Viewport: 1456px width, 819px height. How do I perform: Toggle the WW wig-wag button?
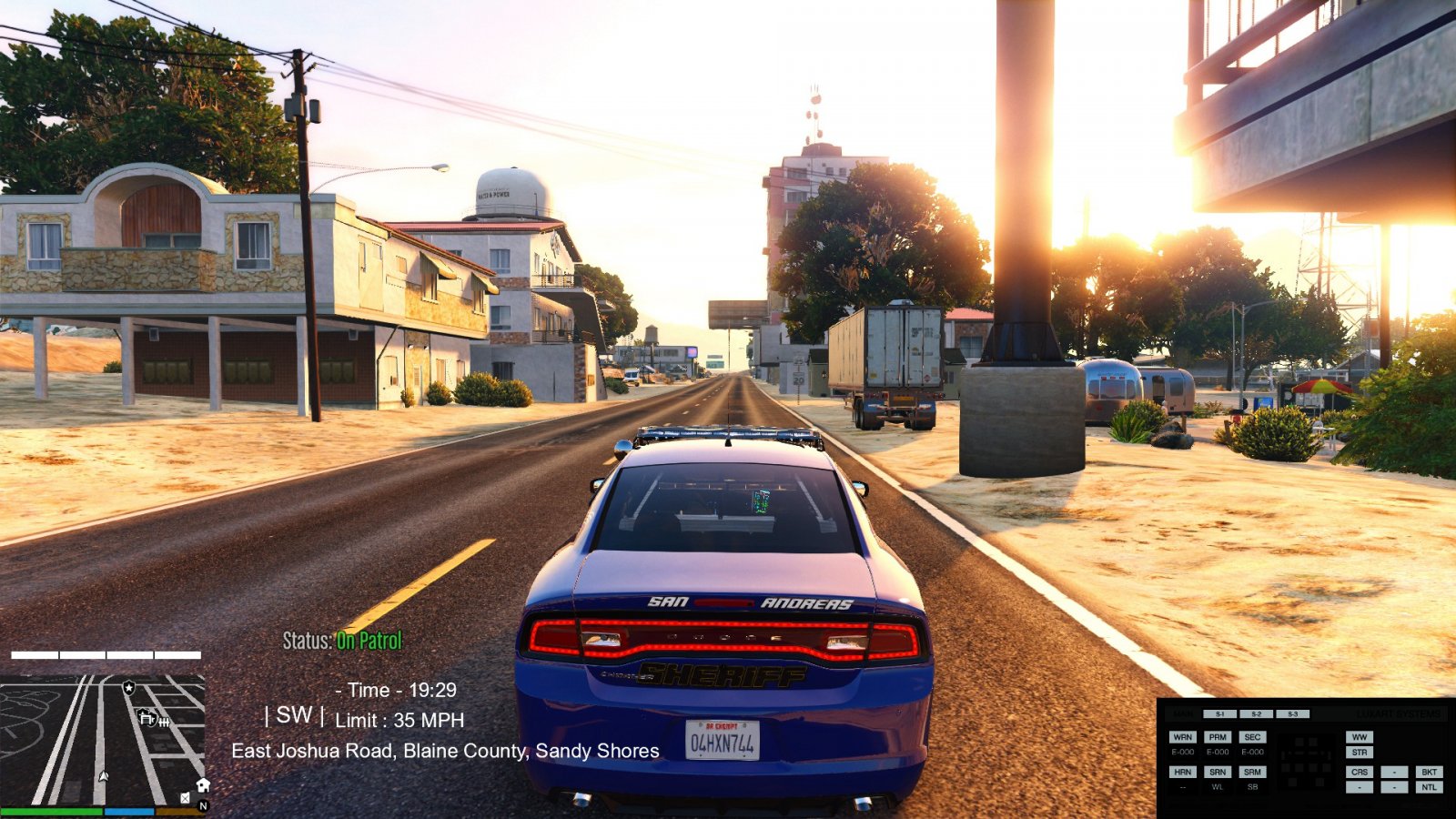1360,737
